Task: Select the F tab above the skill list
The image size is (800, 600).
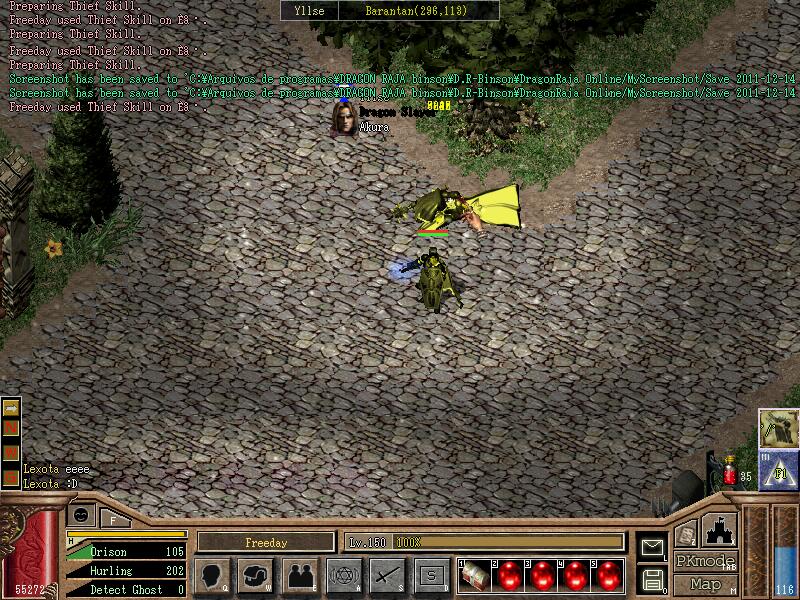Action: coord(114,517)
